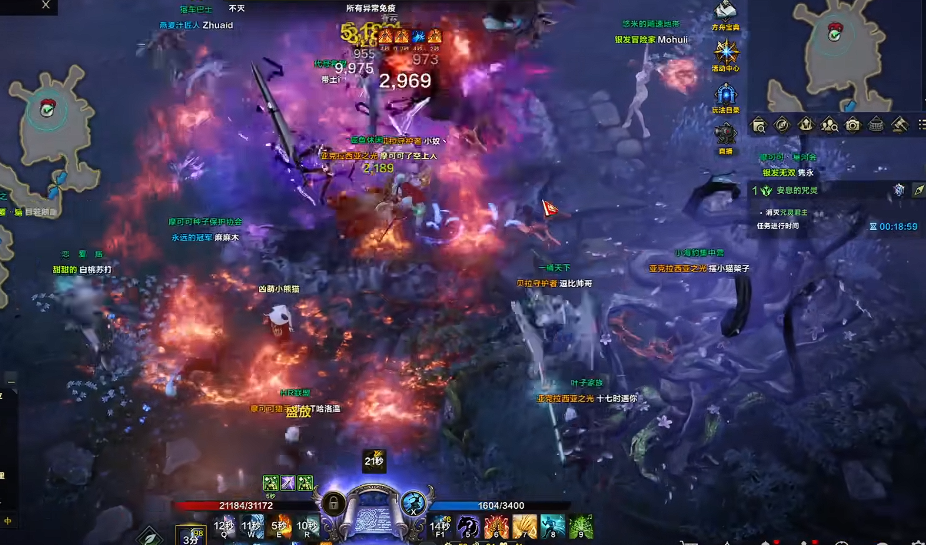Toggle the padlock button beside the scroll
Screen dimensions: 926x545
[x=335, y=503]
